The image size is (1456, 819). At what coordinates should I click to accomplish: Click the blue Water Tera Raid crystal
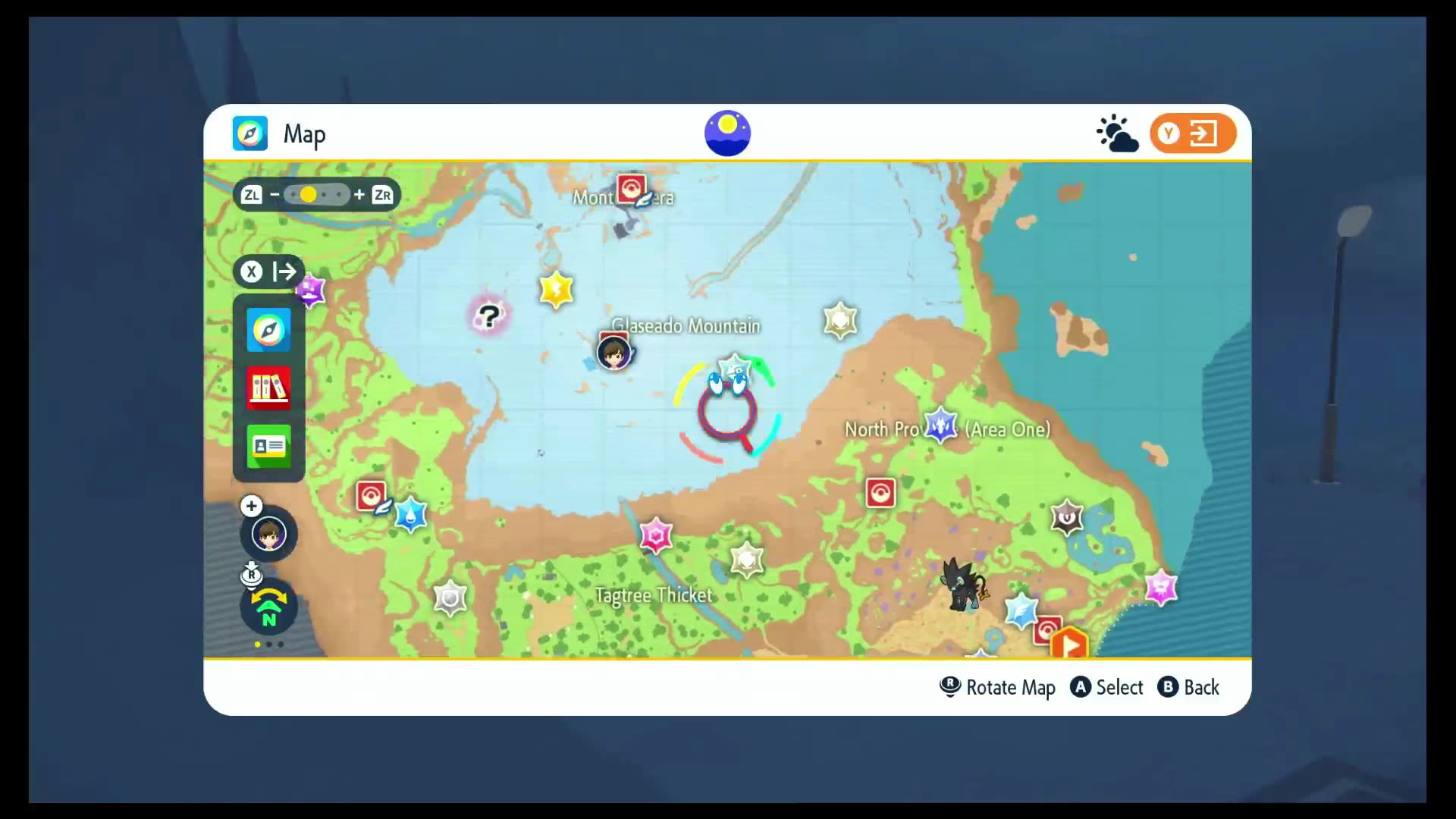[411, 515]
